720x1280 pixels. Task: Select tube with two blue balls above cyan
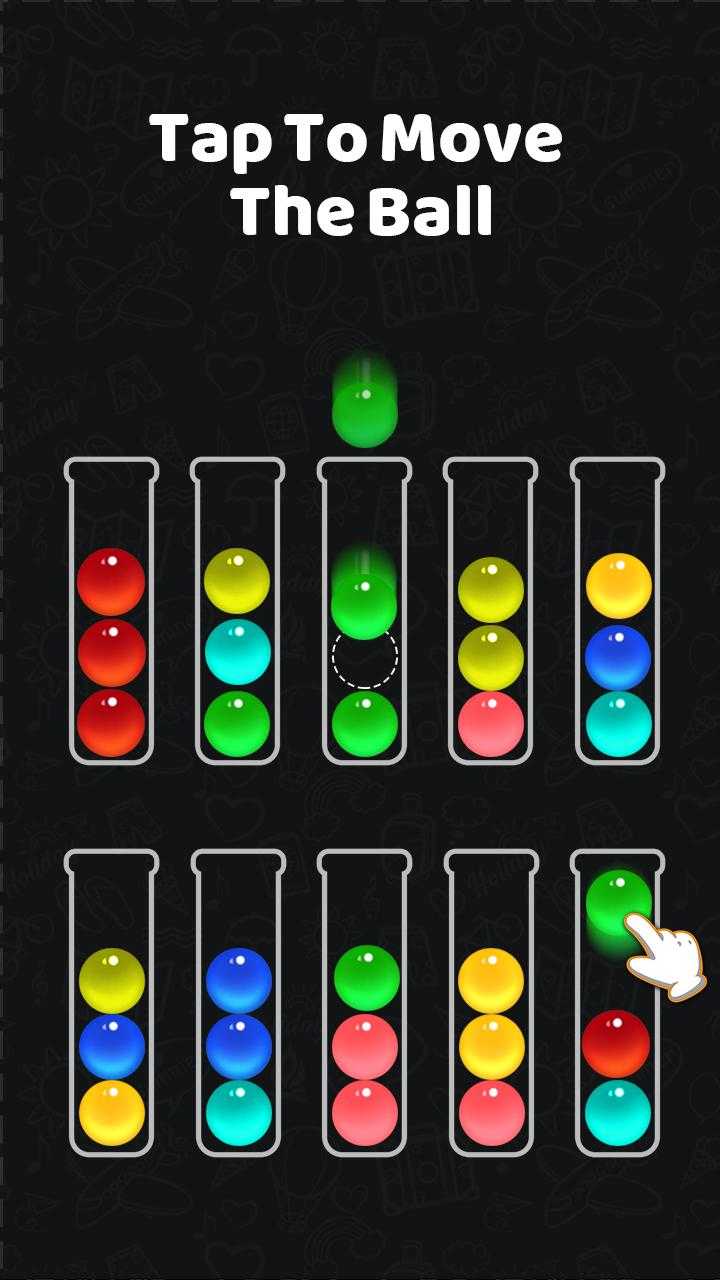tap(238, 1003)
